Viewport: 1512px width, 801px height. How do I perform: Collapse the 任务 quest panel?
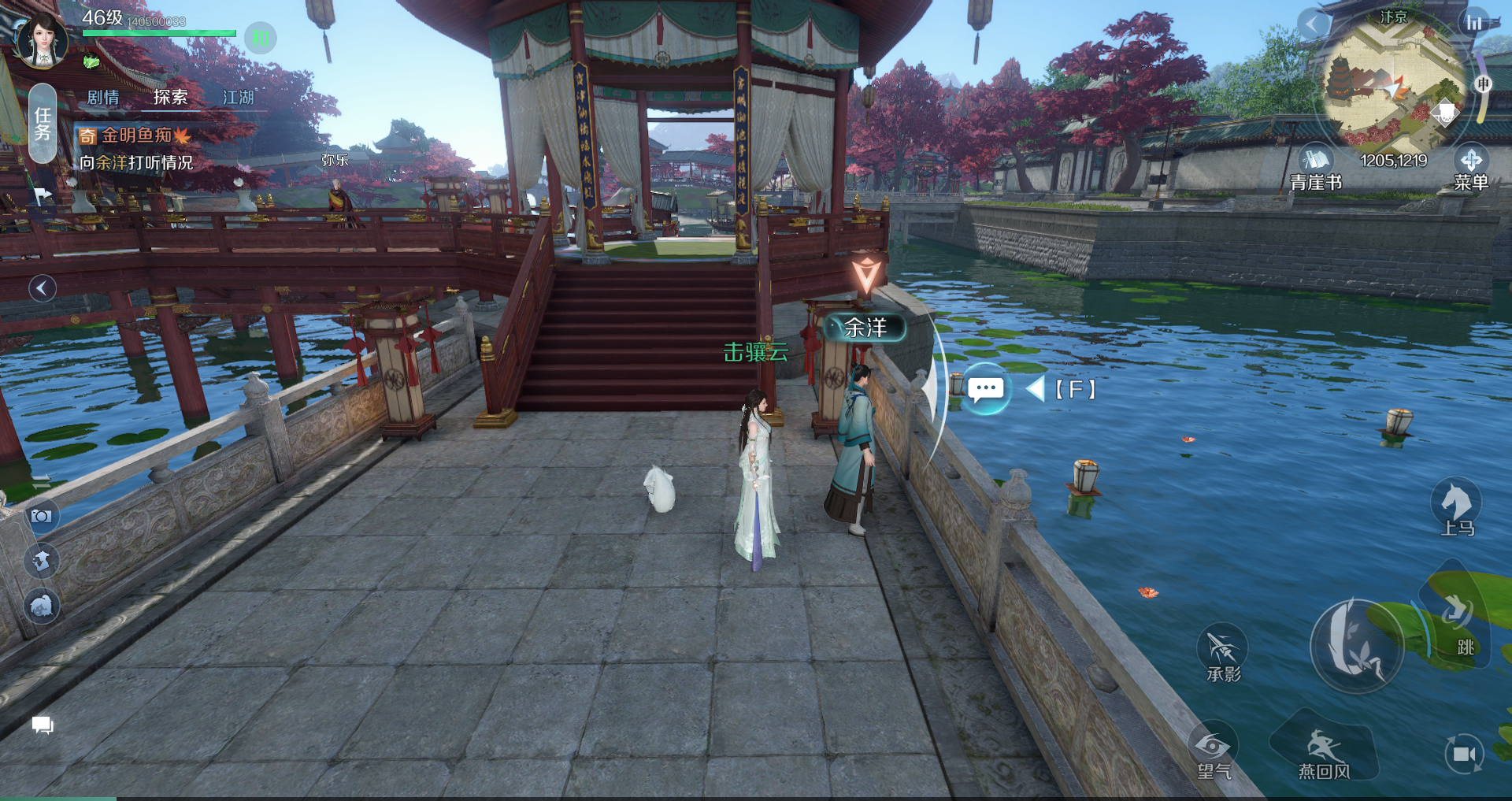pos(43,124)
